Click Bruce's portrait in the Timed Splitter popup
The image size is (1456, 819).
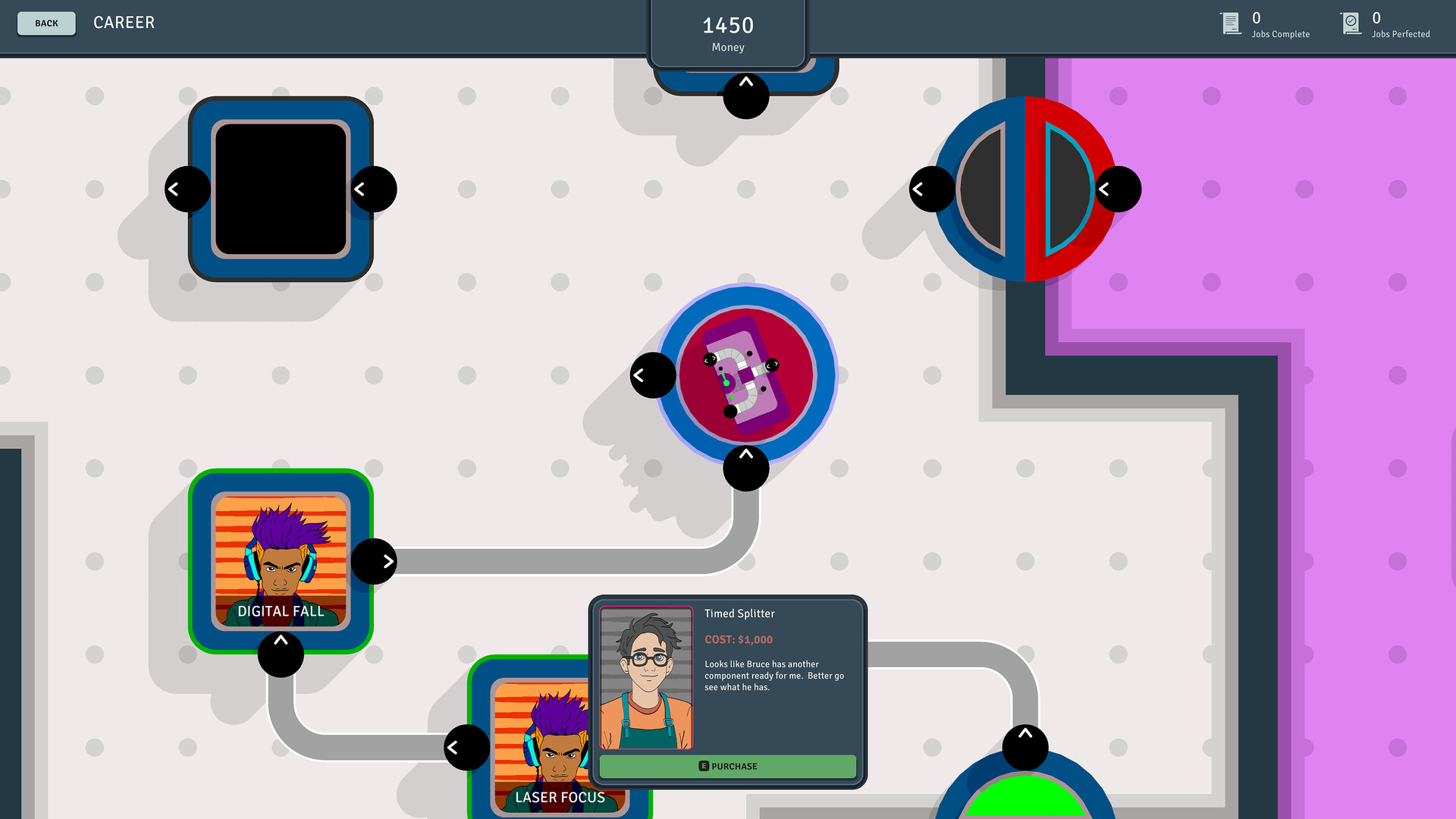pyautogui.click(x=646, y=677)
